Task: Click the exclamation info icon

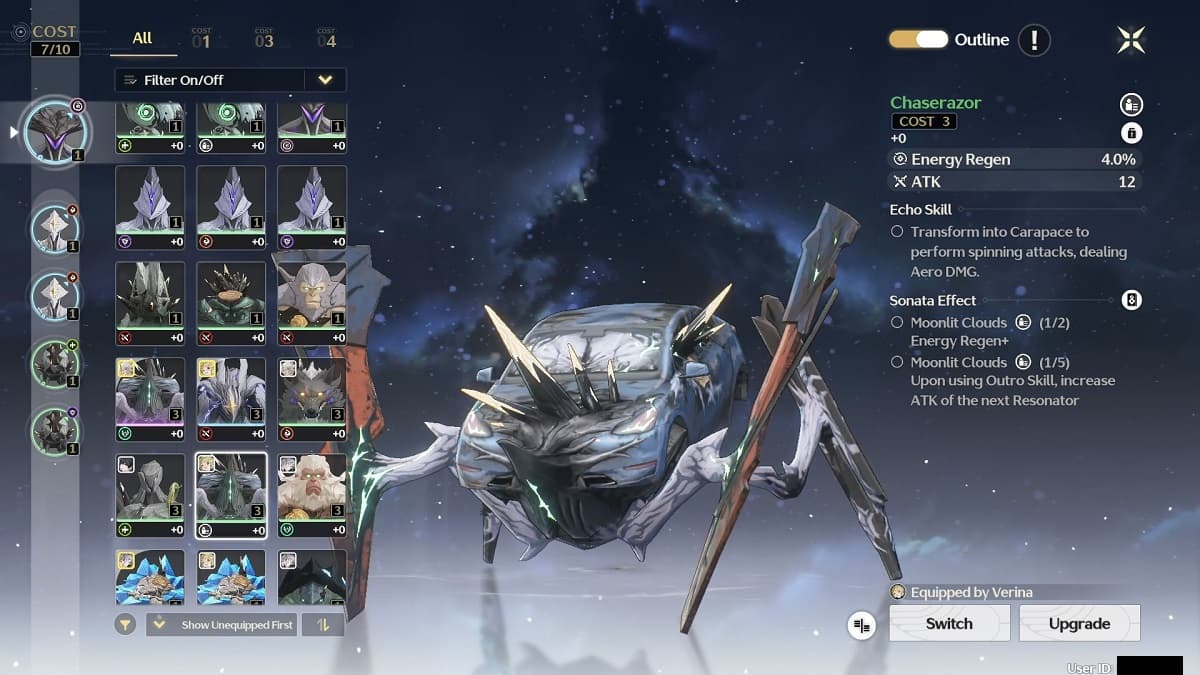Action: (x=1034, y=40)
